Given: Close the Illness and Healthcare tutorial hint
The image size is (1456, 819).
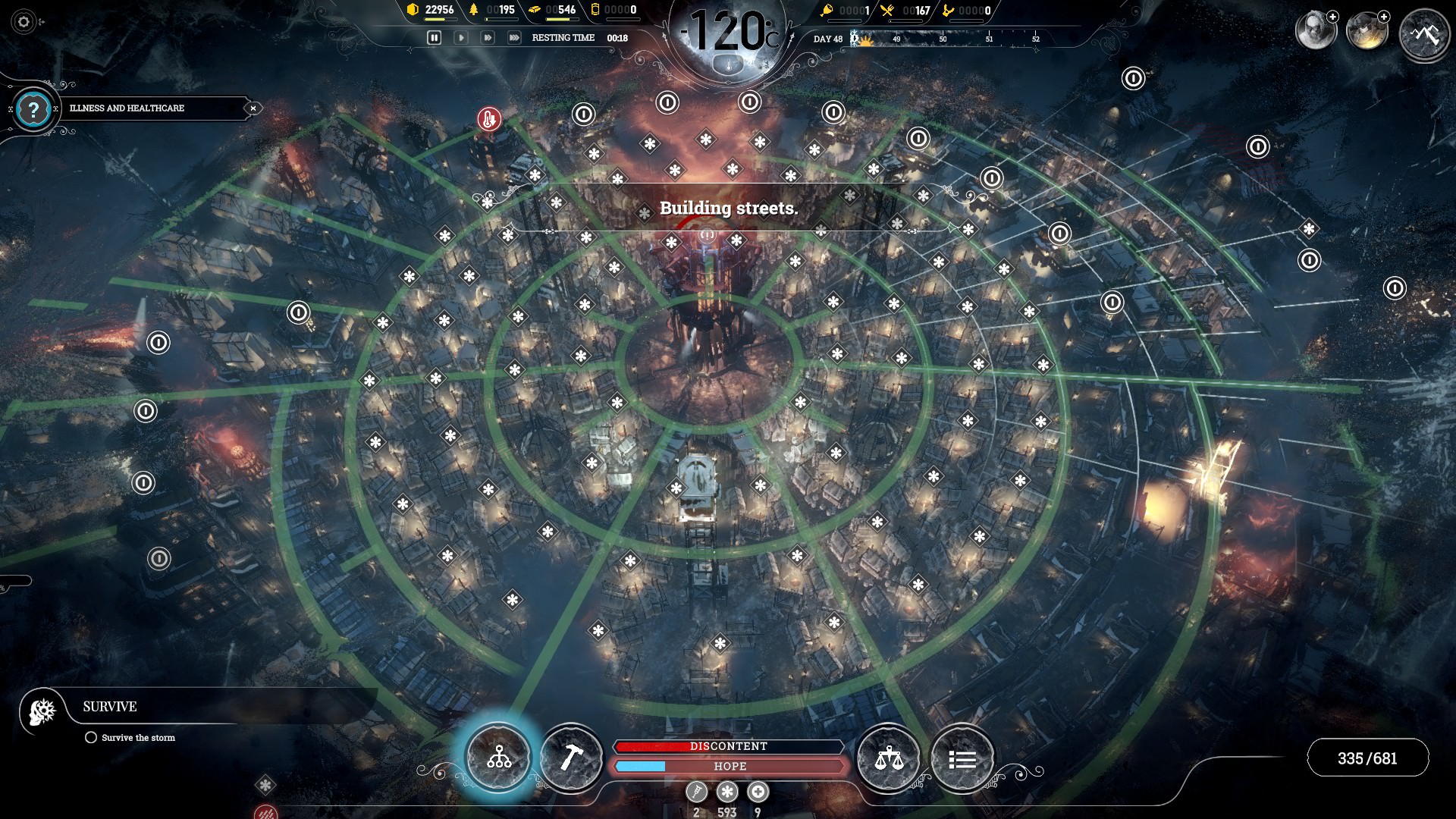Looking at the screenshot, I should coord(253,108).
